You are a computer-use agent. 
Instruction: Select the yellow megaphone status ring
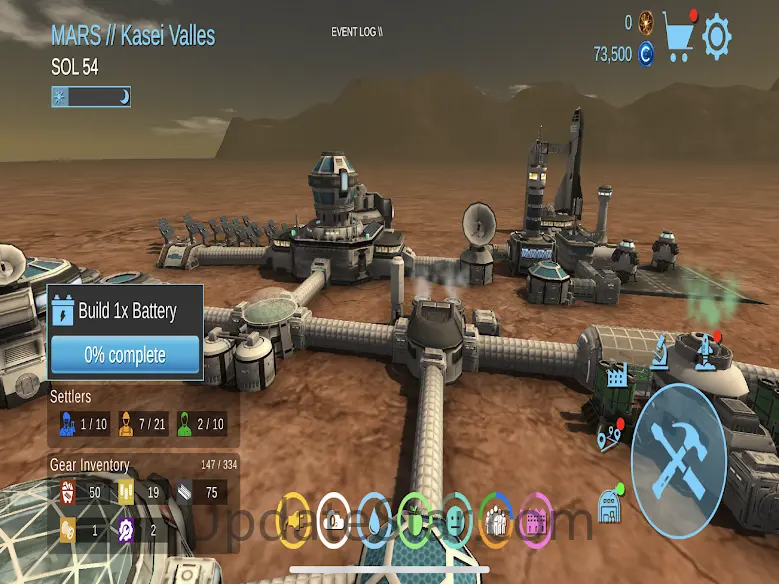(x=292, y=520)
